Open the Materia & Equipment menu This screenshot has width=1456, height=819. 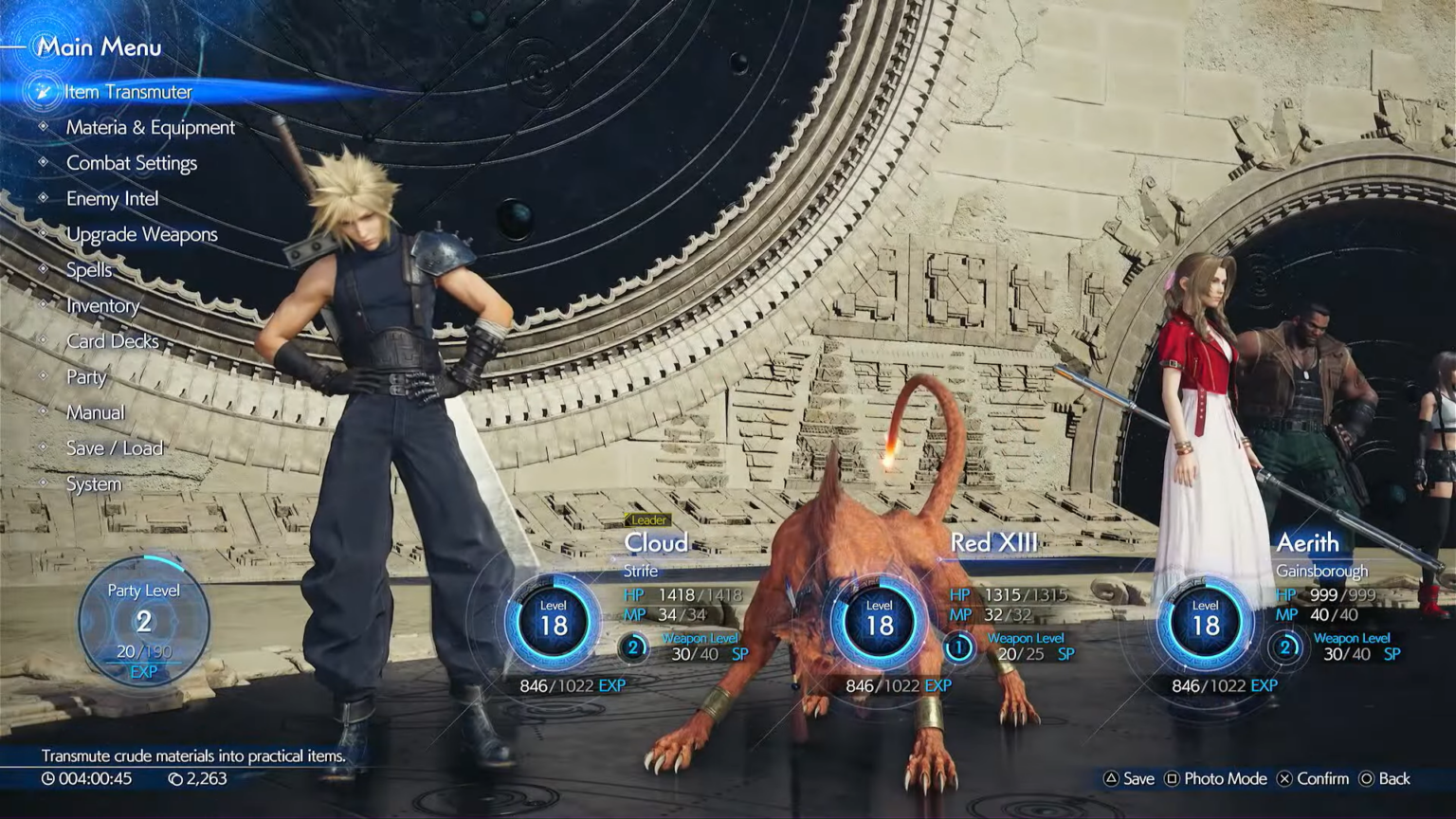tap(150, 127)
